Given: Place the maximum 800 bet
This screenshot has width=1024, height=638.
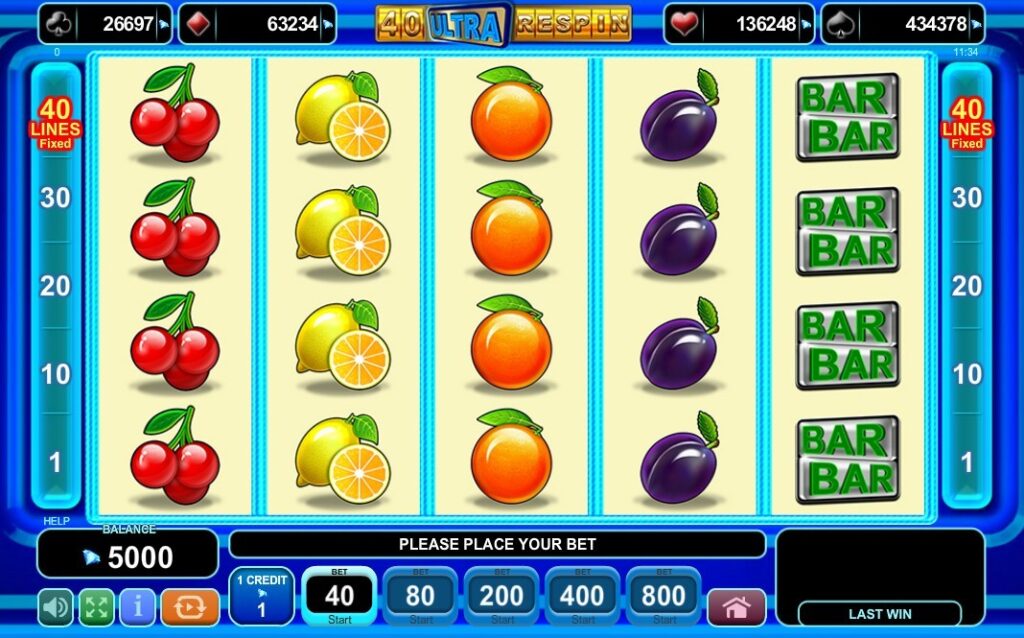Looking at the screenshot, I should 664,598.
